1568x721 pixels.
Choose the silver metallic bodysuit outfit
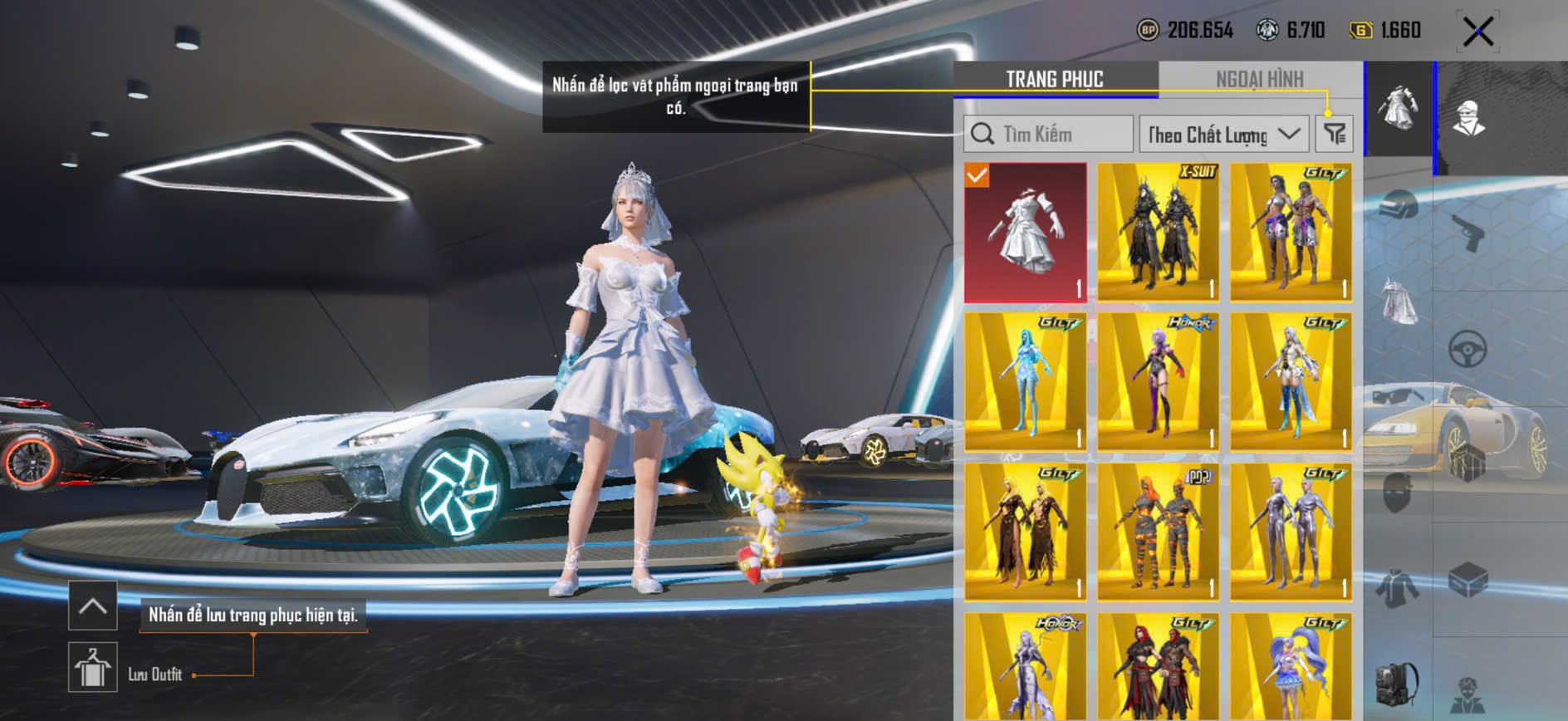(x=1291, y=532)
